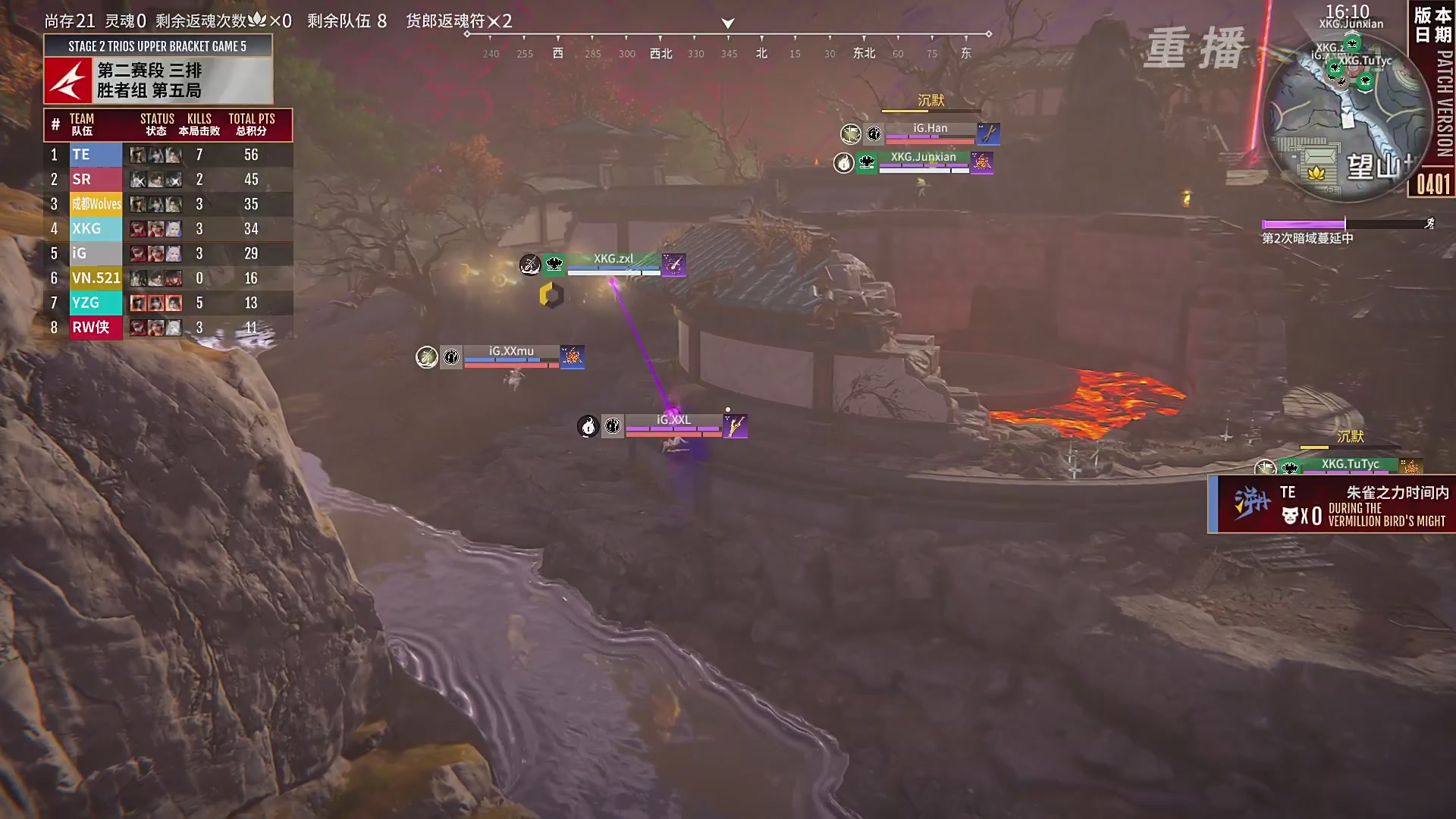This screenshot has width=1456, height=819.
Task: Click iG.Han's bow weapon icon
Action: [x=990, y=134]
